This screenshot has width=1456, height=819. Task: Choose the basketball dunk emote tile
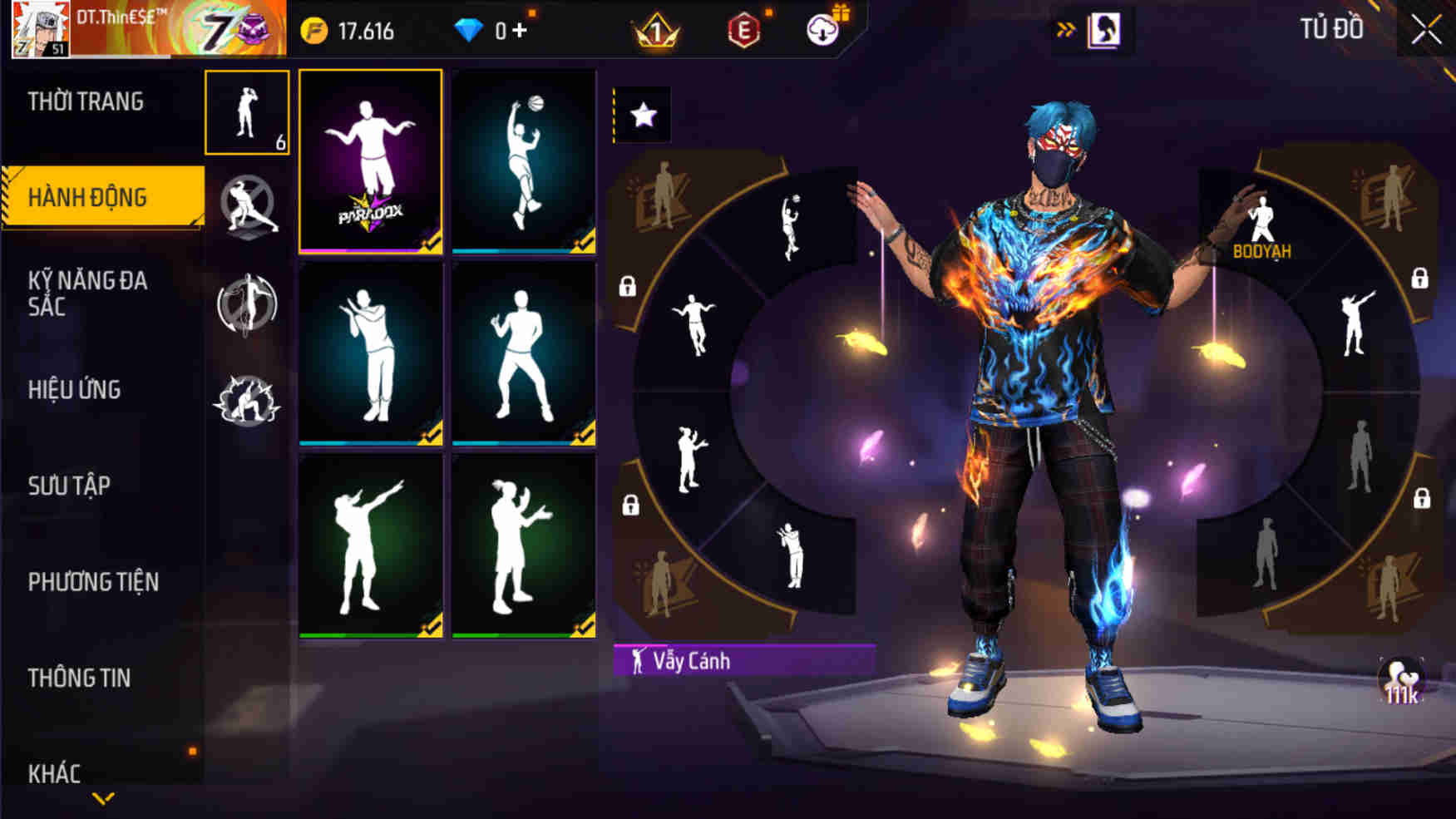523,161
